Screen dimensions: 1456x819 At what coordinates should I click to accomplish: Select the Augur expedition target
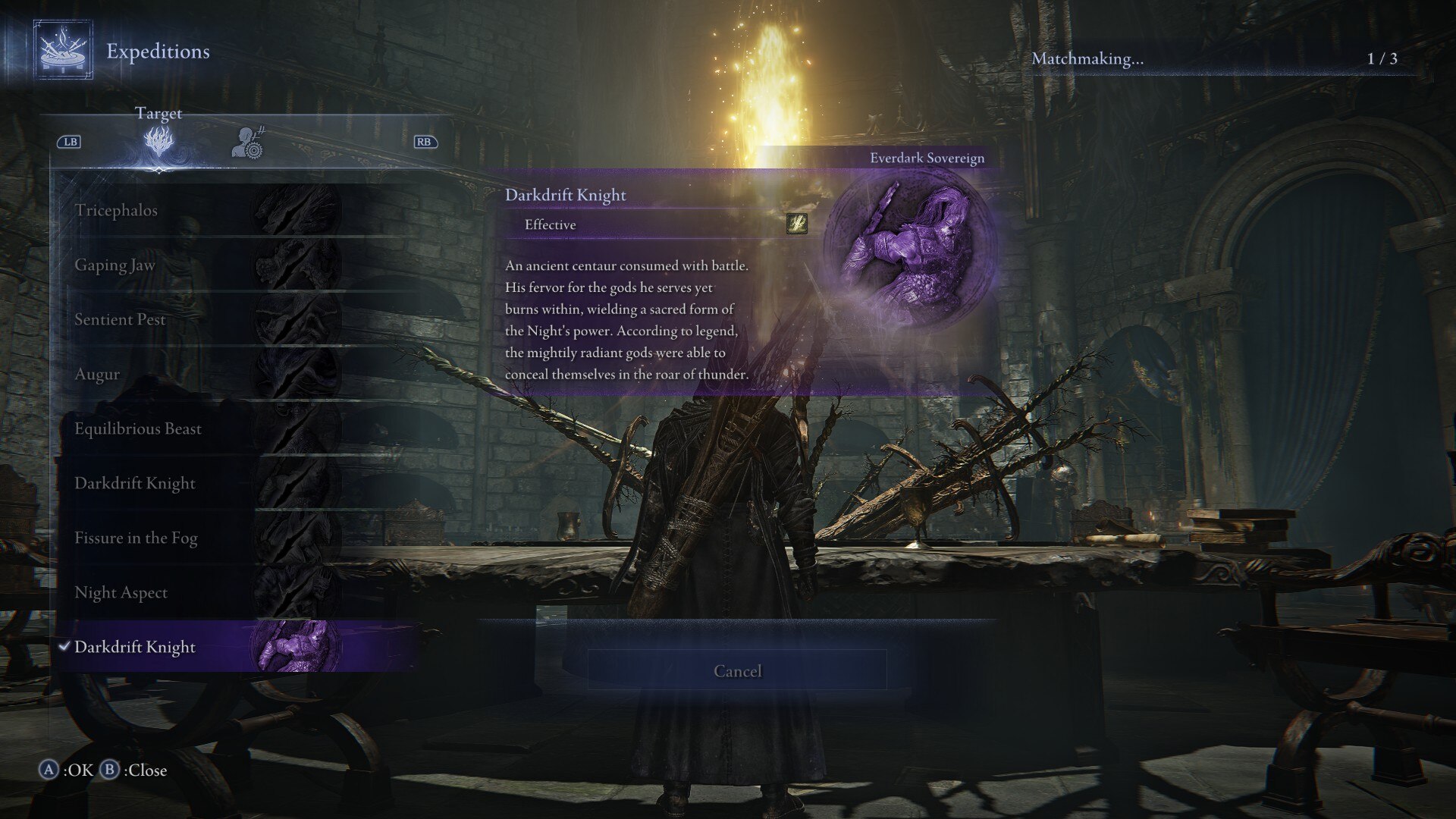pos(97,374)
